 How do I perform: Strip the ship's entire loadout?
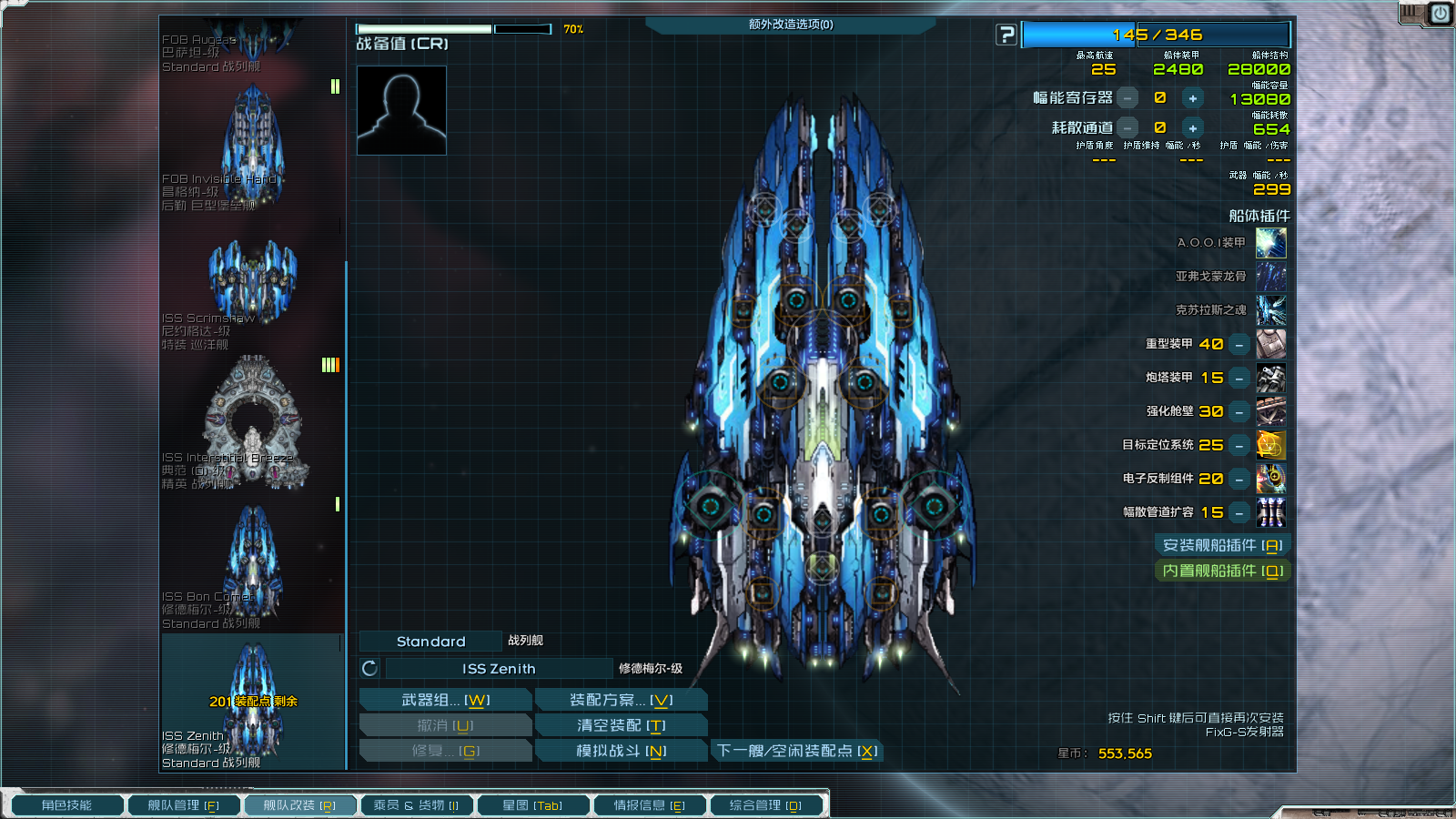621,725
